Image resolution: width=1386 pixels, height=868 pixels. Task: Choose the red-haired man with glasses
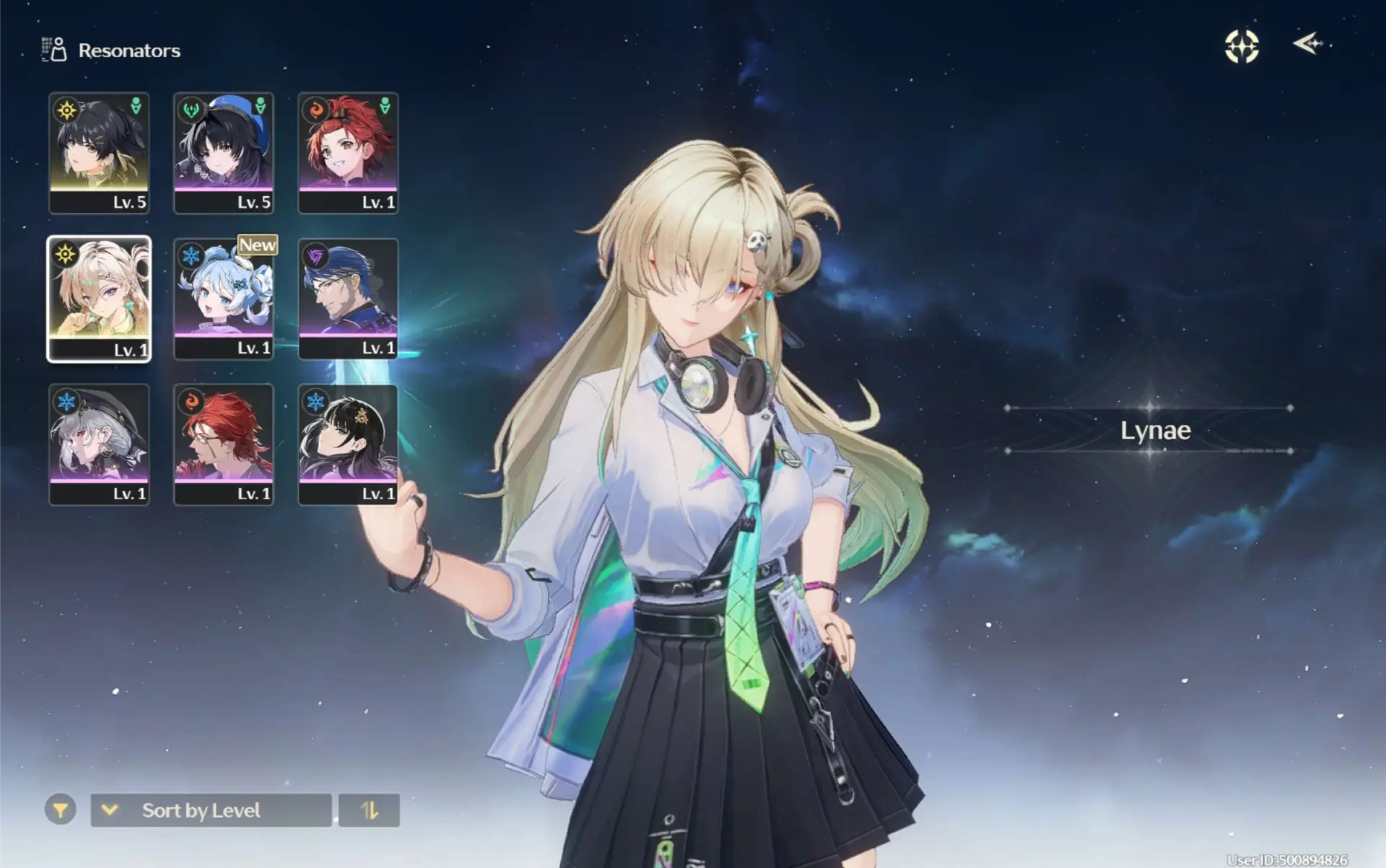tap(224, 444)
